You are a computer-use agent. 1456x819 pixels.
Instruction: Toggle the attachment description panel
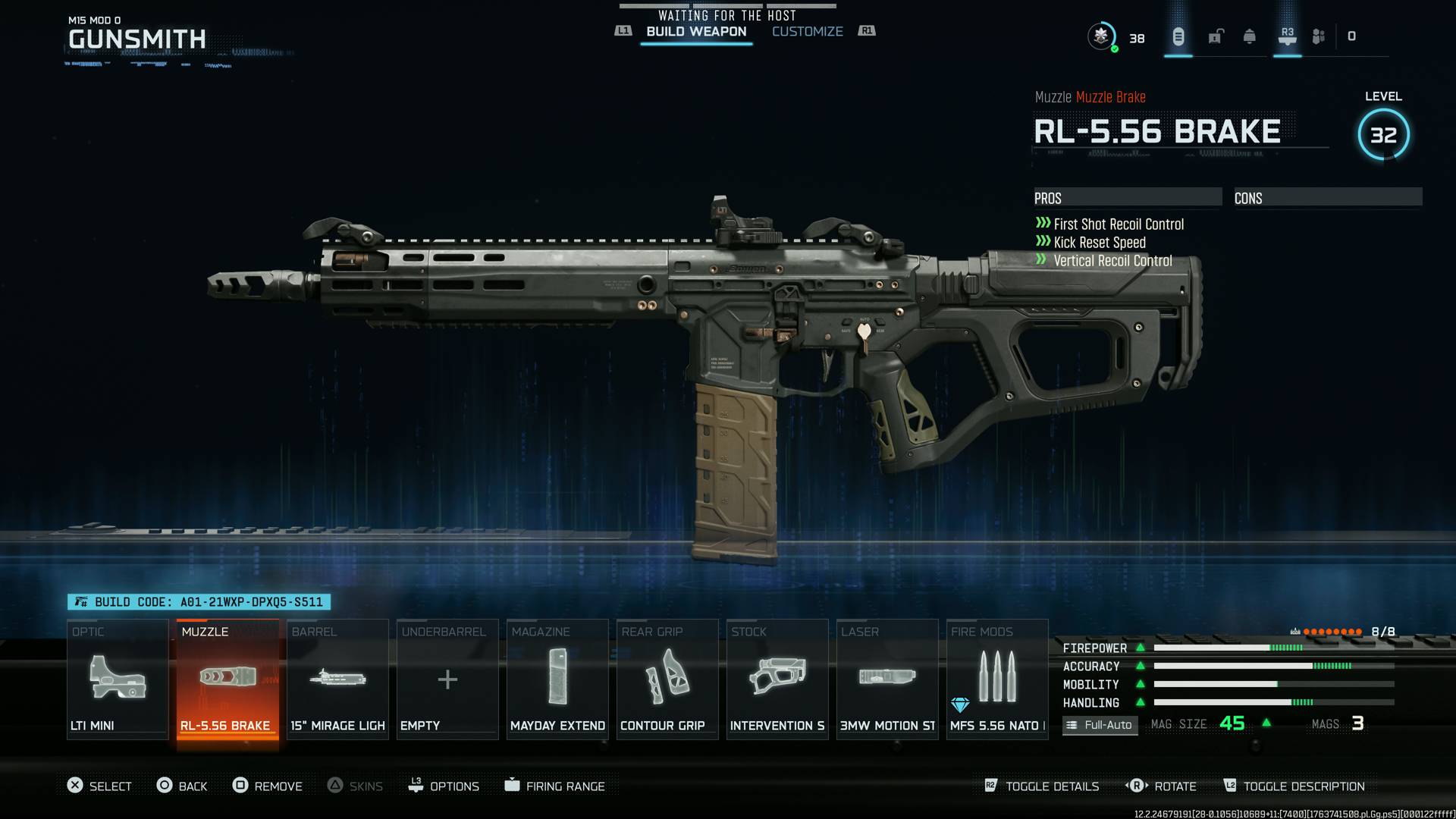(1294, 786)
